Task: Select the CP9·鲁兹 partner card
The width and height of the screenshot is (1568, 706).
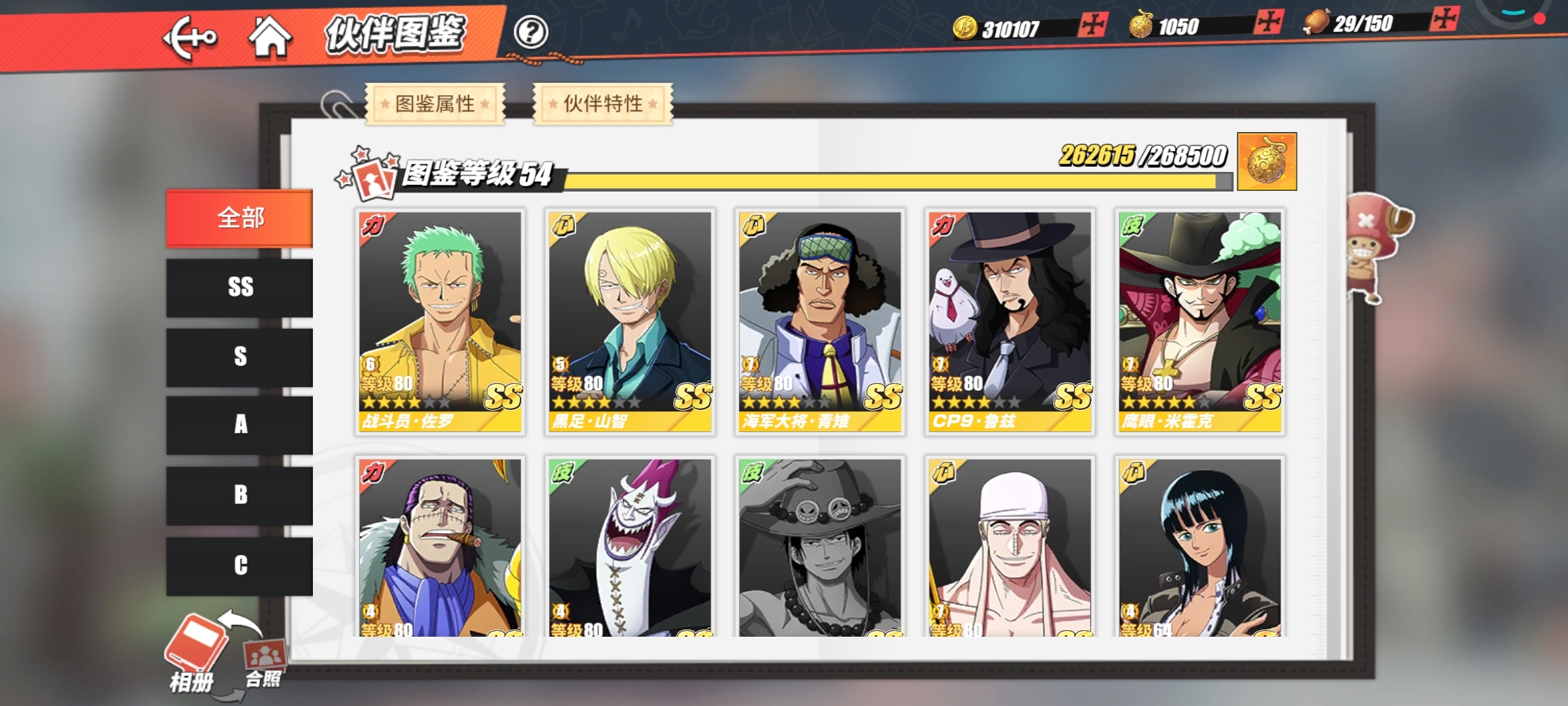Action: click(x=1010, y=322)
